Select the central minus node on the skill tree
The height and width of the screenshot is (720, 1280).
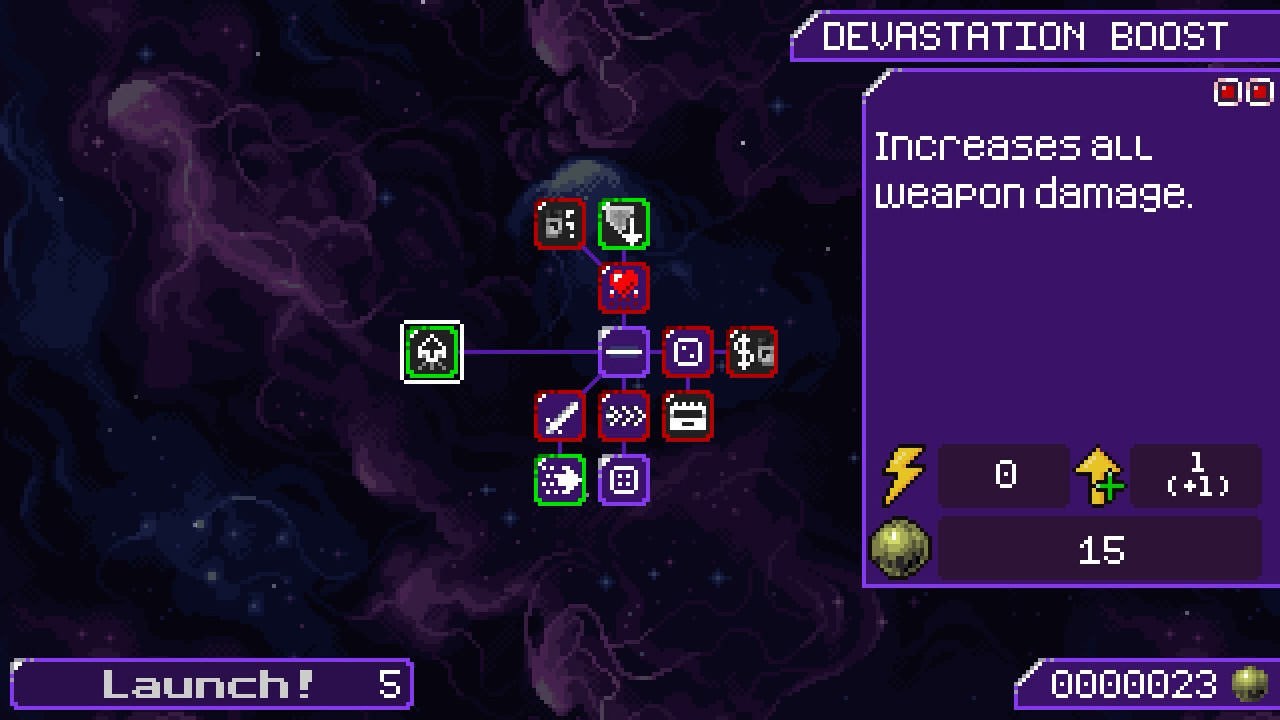624,351
